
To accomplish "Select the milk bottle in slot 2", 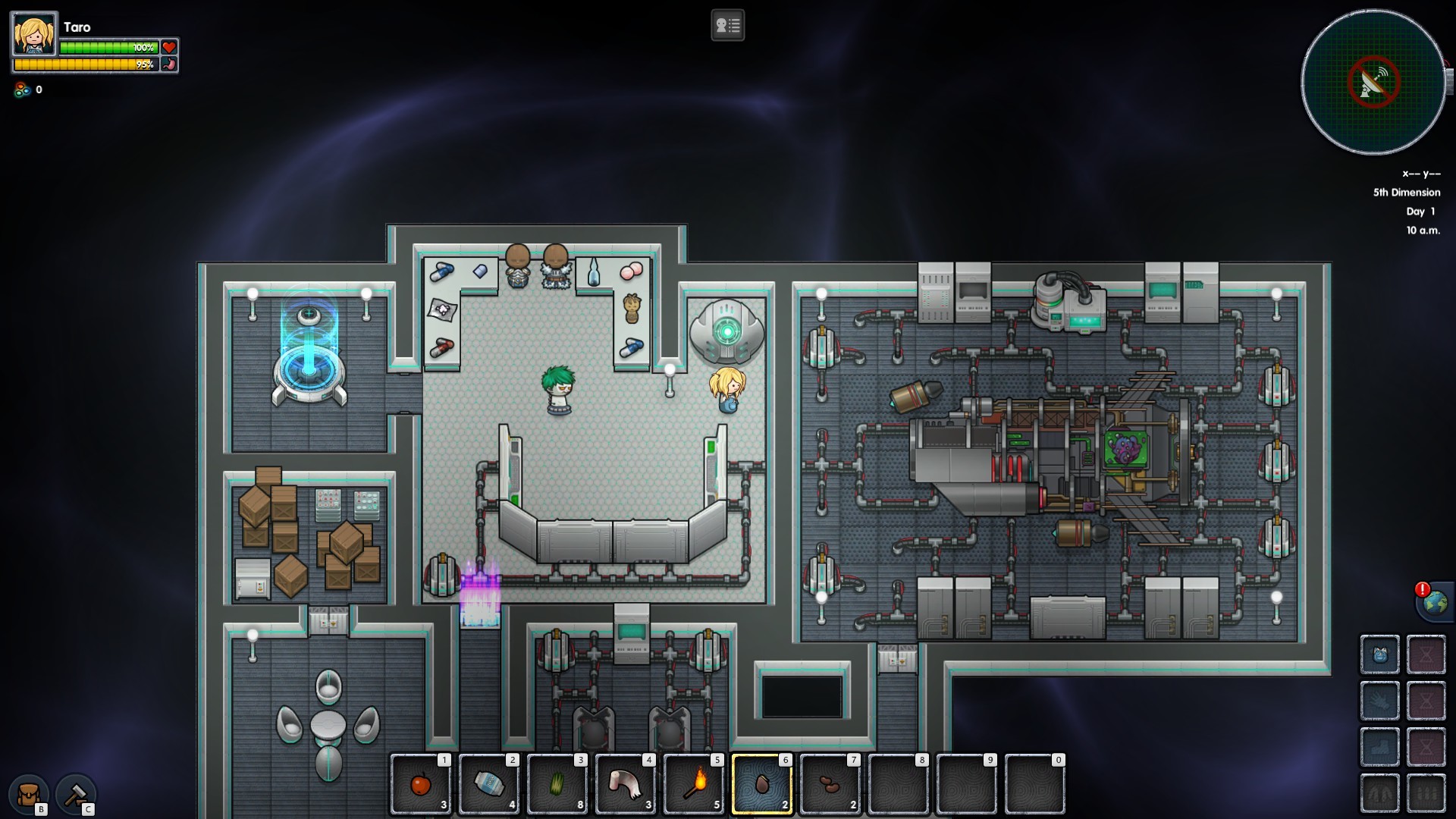I will click(489, 785).
